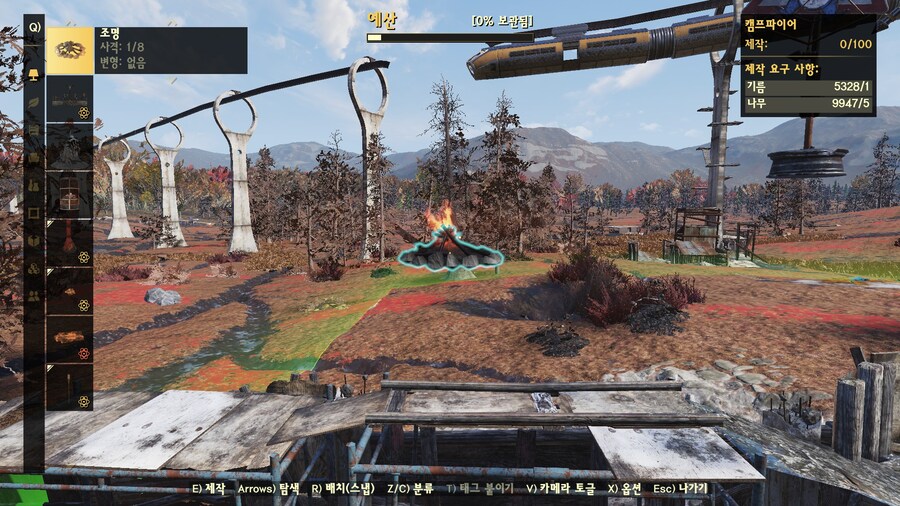This screenshot has height=506, width=900.
Task: Switch to the lamp lighting category
Action: (x=33, y=75)
